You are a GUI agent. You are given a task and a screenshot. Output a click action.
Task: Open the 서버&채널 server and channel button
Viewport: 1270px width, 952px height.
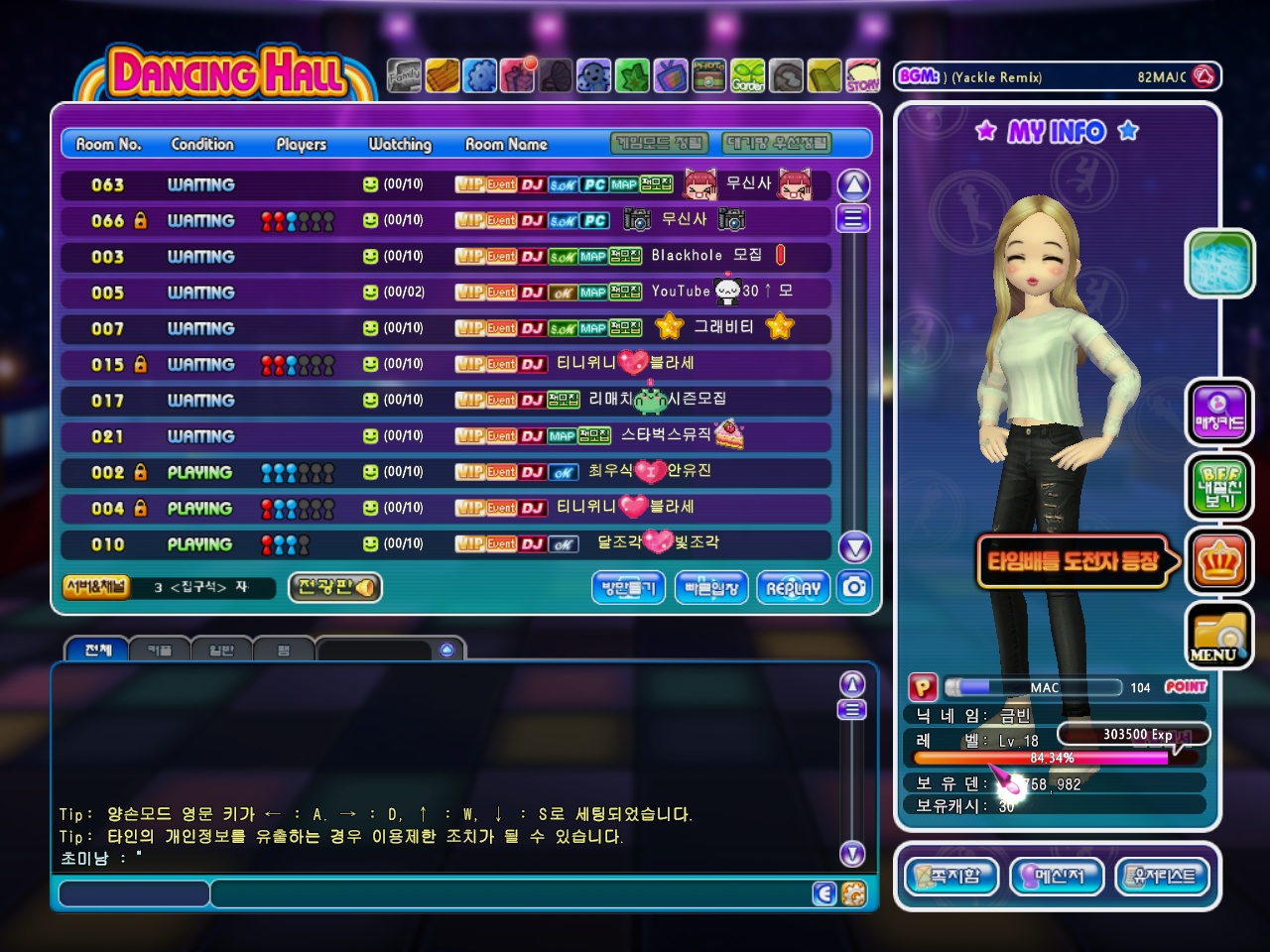tap(96, 587)
